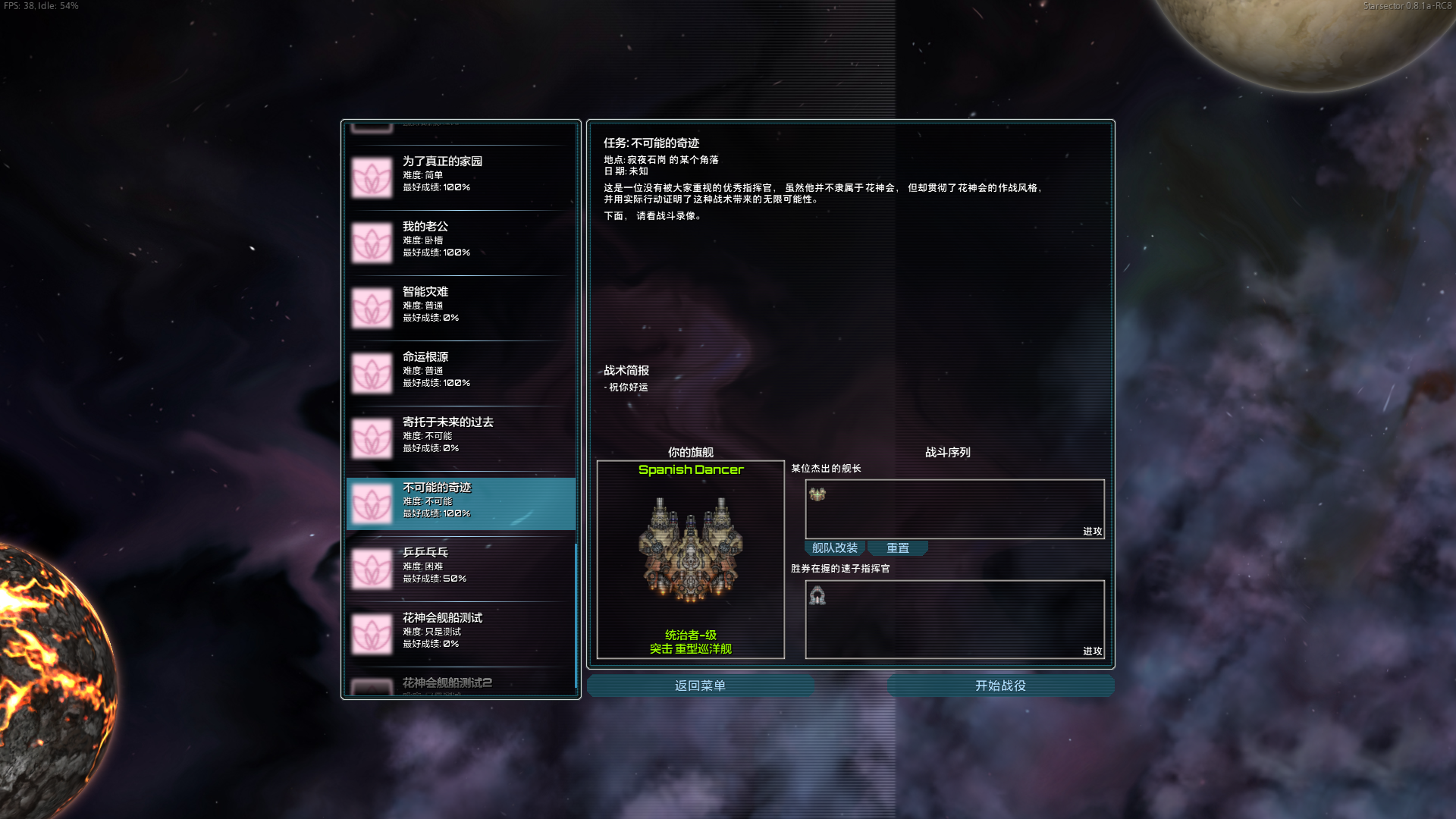Click the lotus icon beside 寄托于未来的过去 mission
This screenshot has height=819, width=1456.
click(x=371, y=438)
